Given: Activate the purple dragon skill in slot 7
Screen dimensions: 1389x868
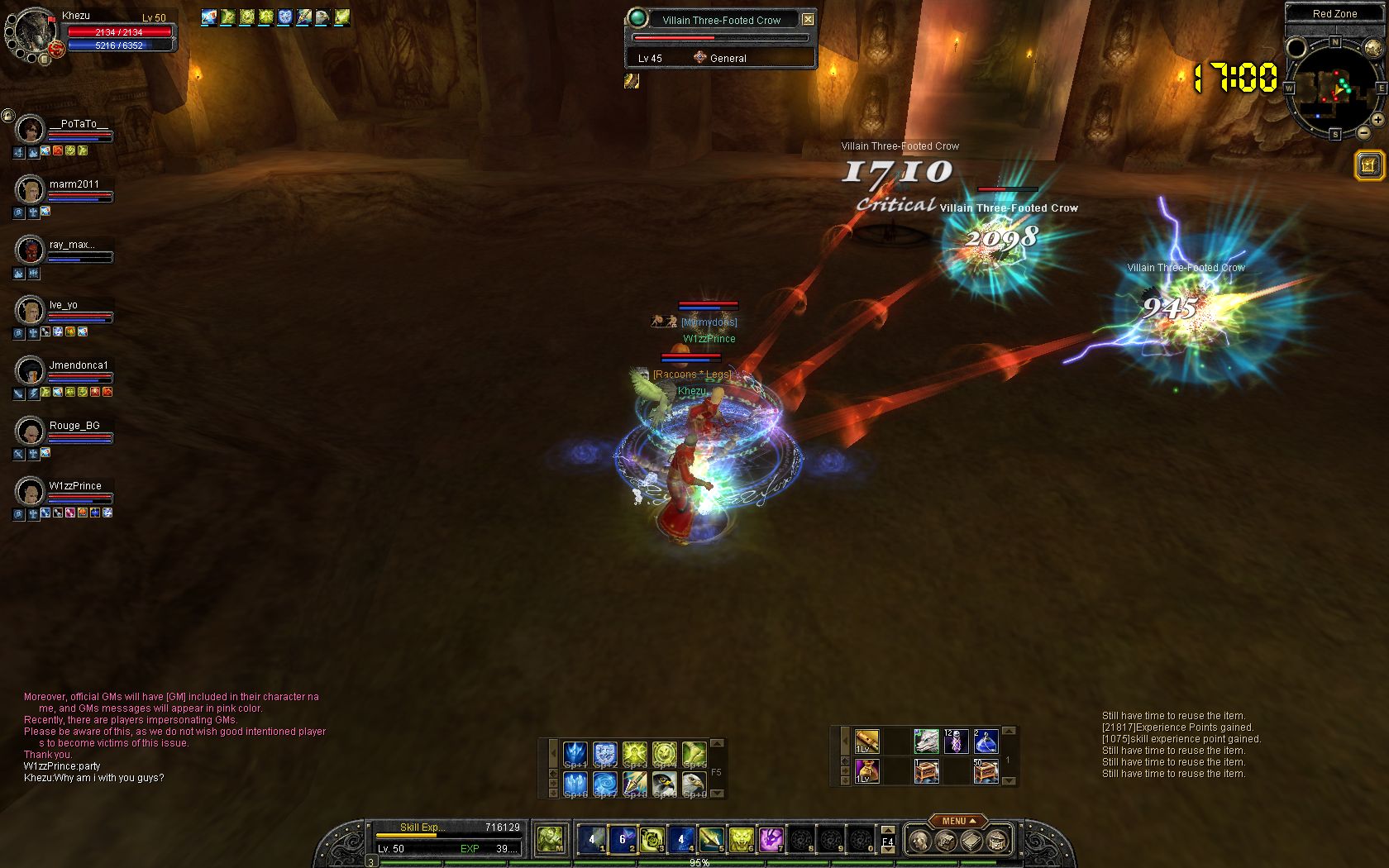Looking at the screenshot, I should pos(771,840).
